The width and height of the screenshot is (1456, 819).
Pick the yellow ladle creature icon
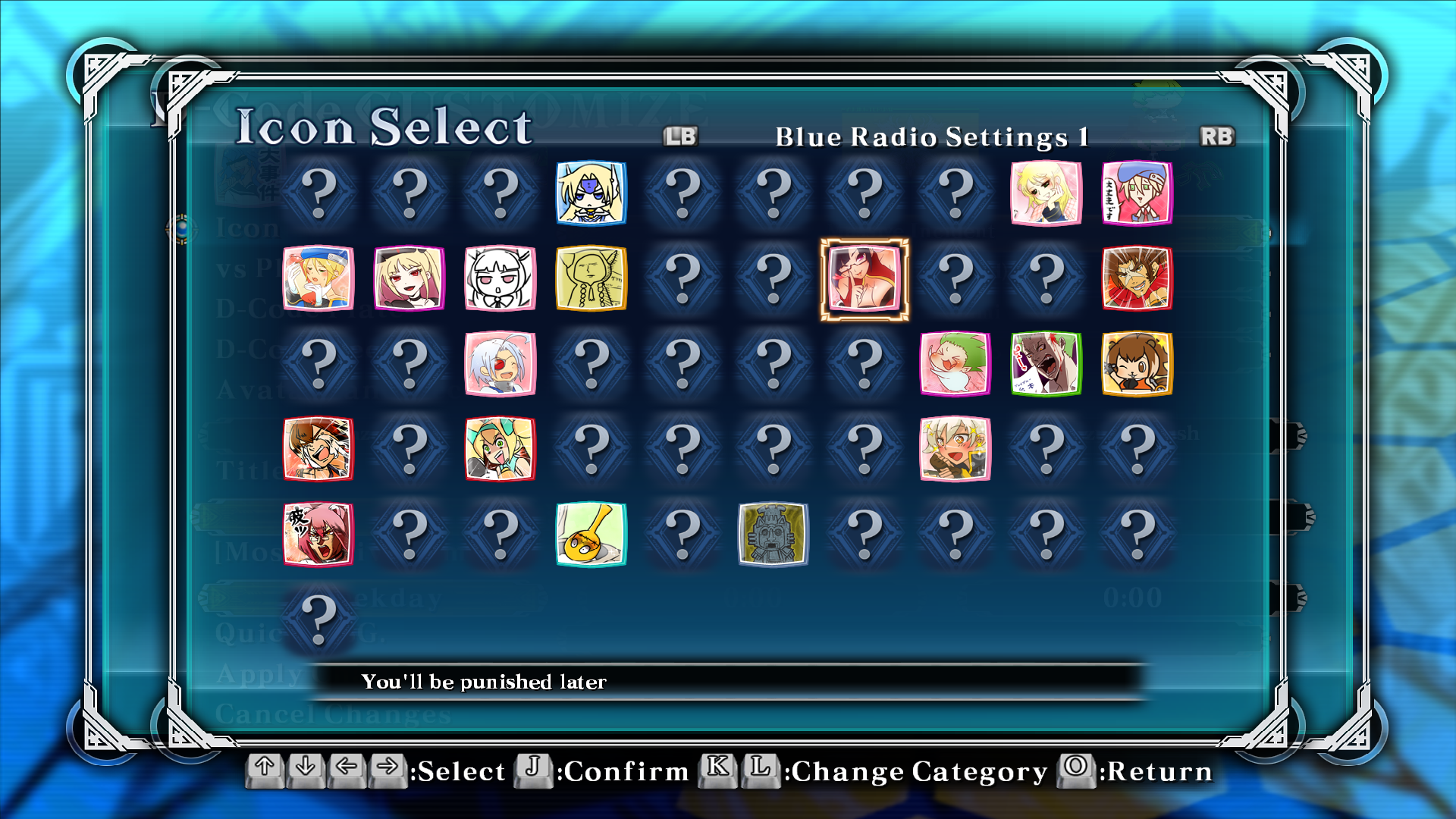(591, 535)
